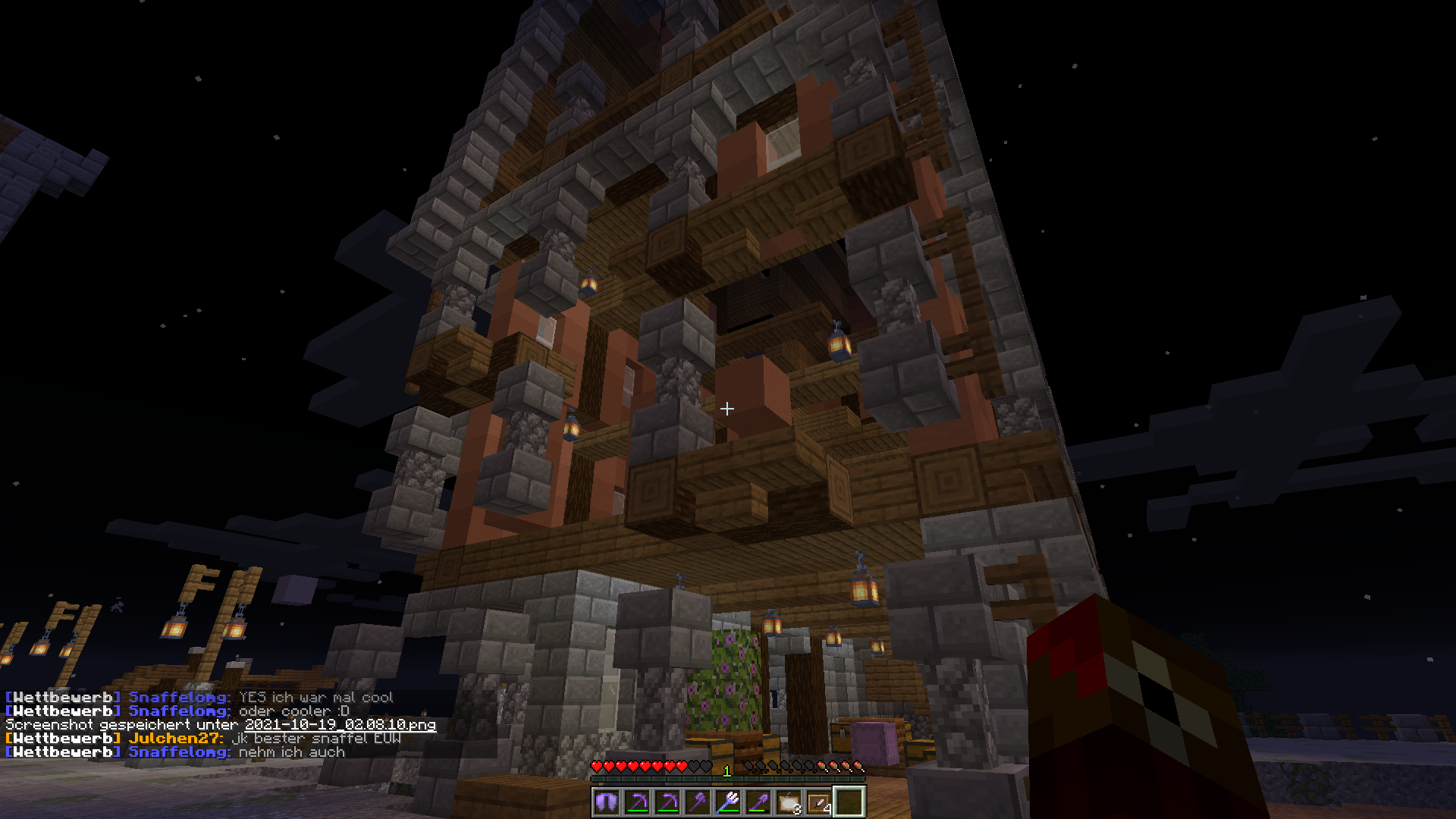Select the enchanted axe hotbar slot

pos(697,802)
